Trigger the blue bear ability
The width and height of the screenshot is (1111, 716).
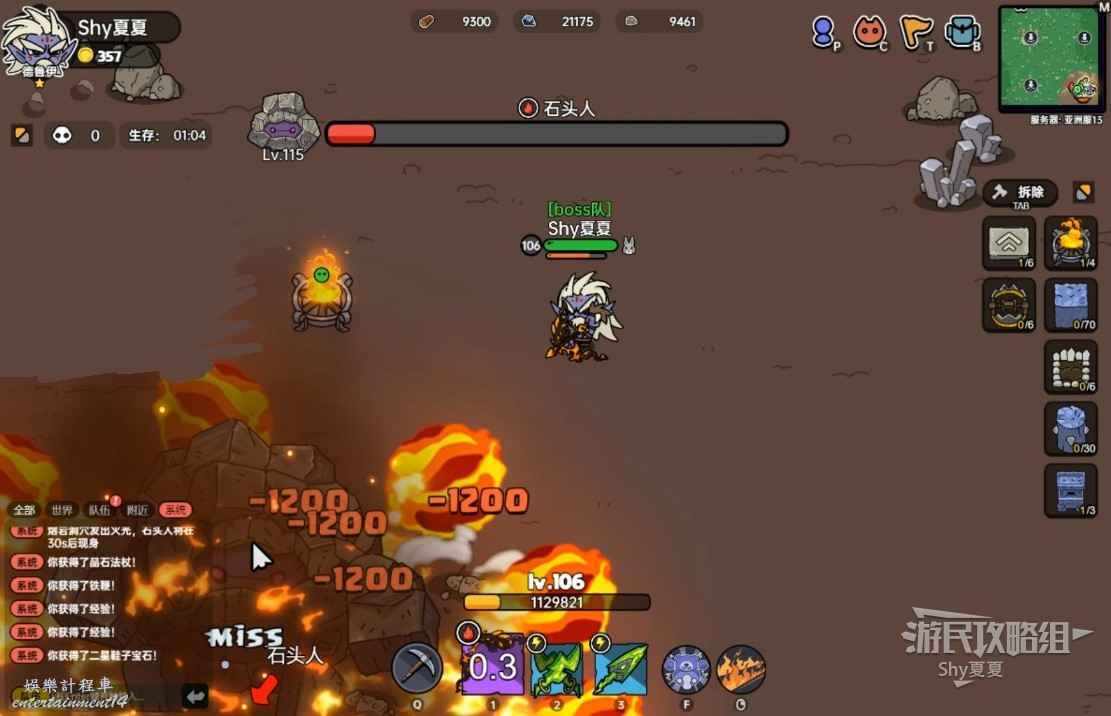[x=686, y=669]
